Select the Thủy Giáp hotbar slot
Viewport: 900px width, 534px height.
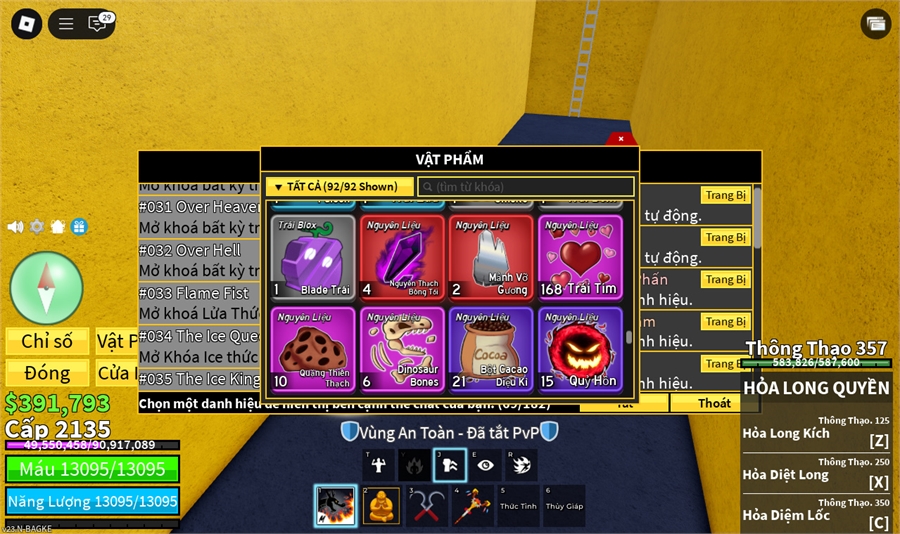(563, 506)
